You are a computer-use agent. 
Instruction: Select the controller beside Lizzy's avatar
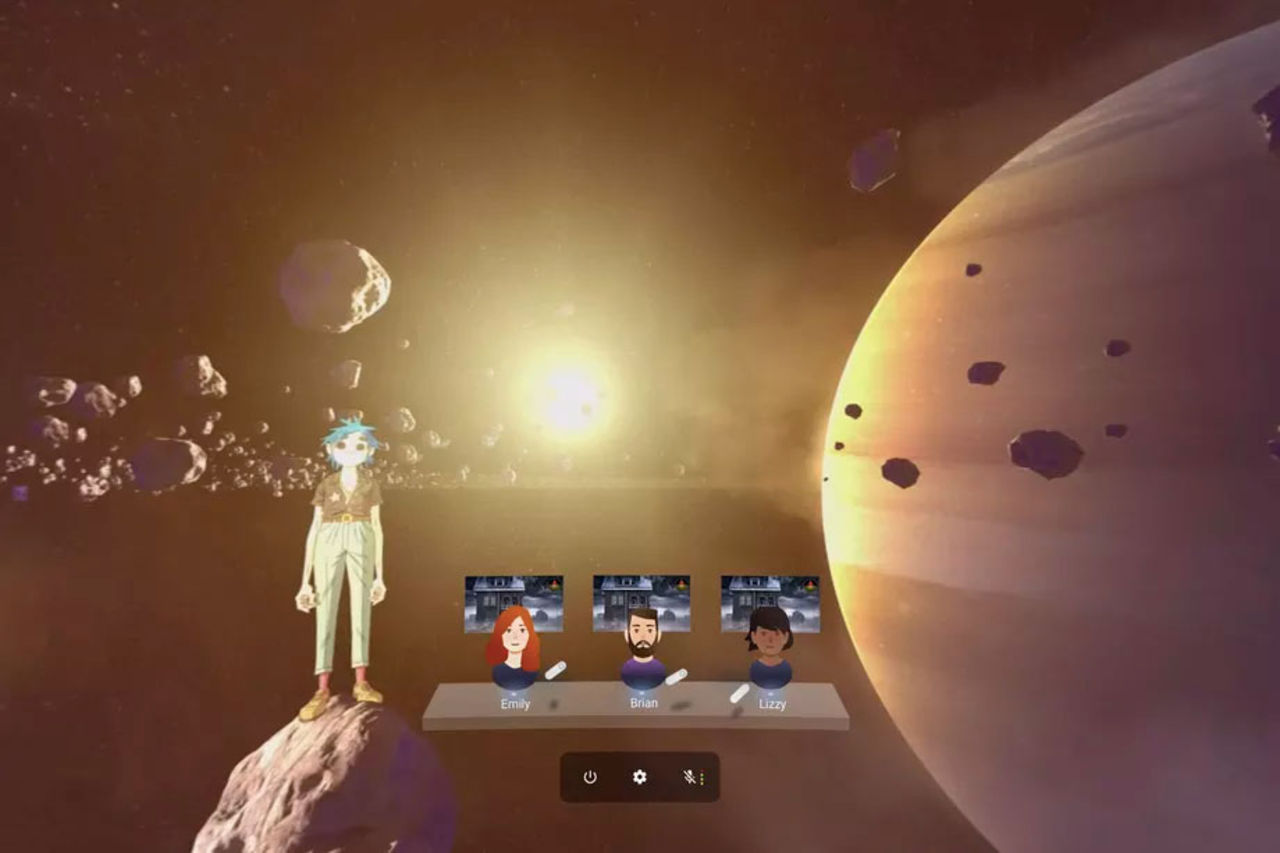739,693
